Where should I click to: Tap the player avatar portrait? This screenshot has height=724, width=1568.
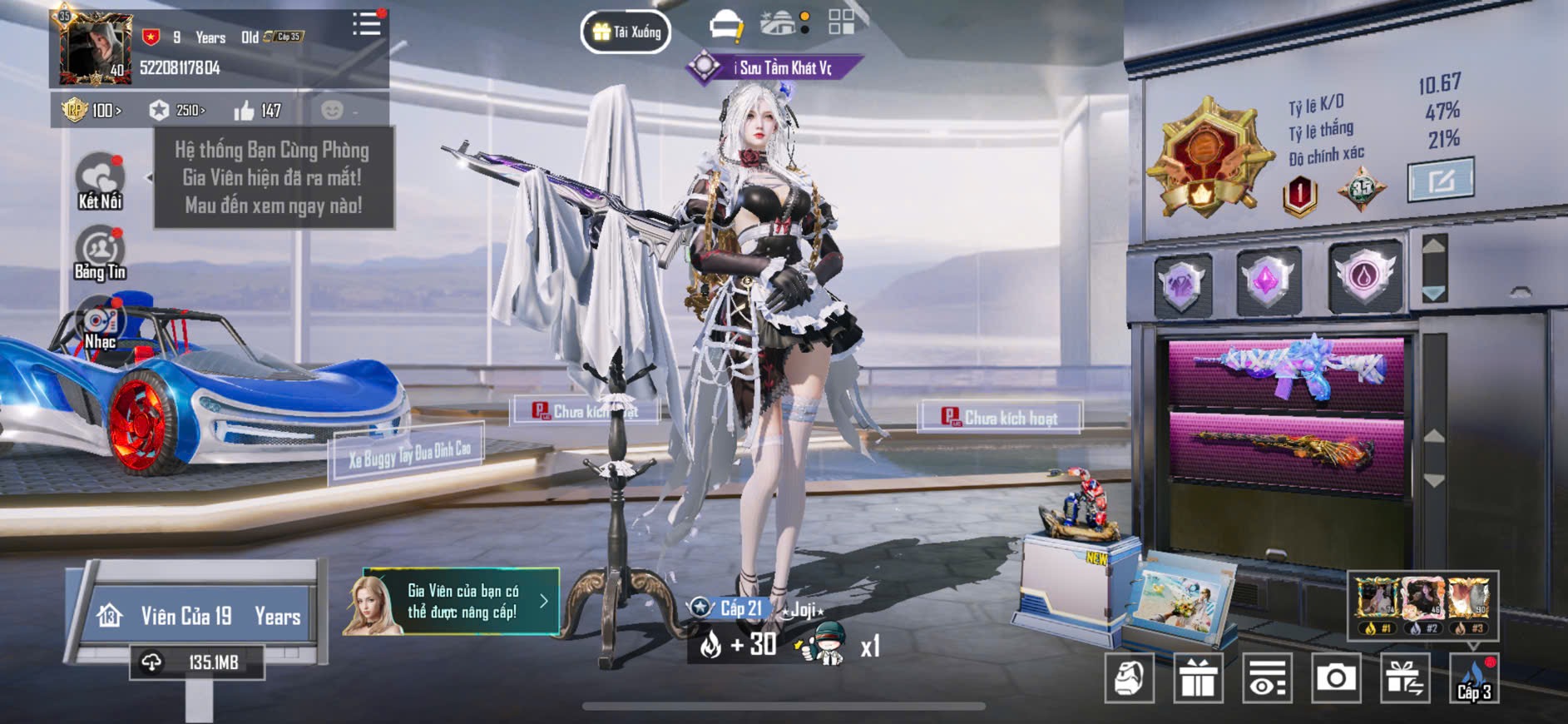(95, 48)
